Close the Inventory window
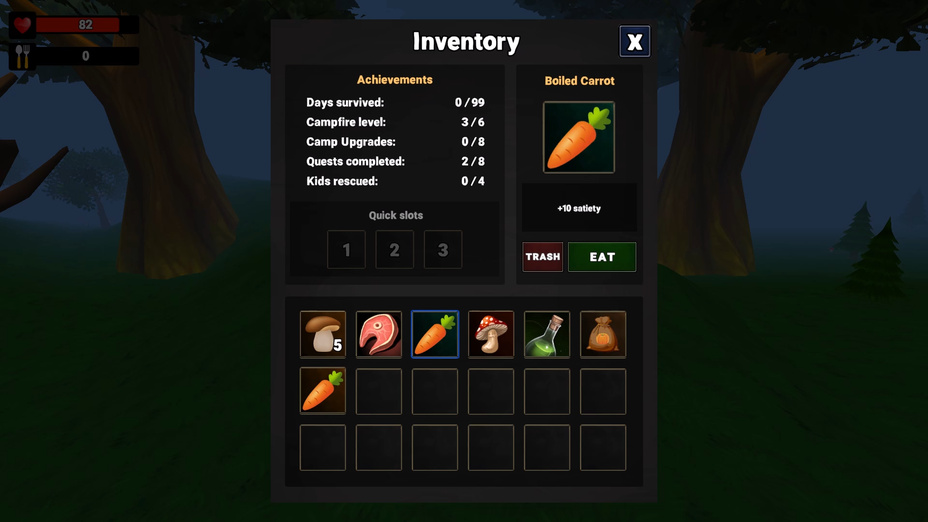The image size is (928, 522). [x=634, y=41]
